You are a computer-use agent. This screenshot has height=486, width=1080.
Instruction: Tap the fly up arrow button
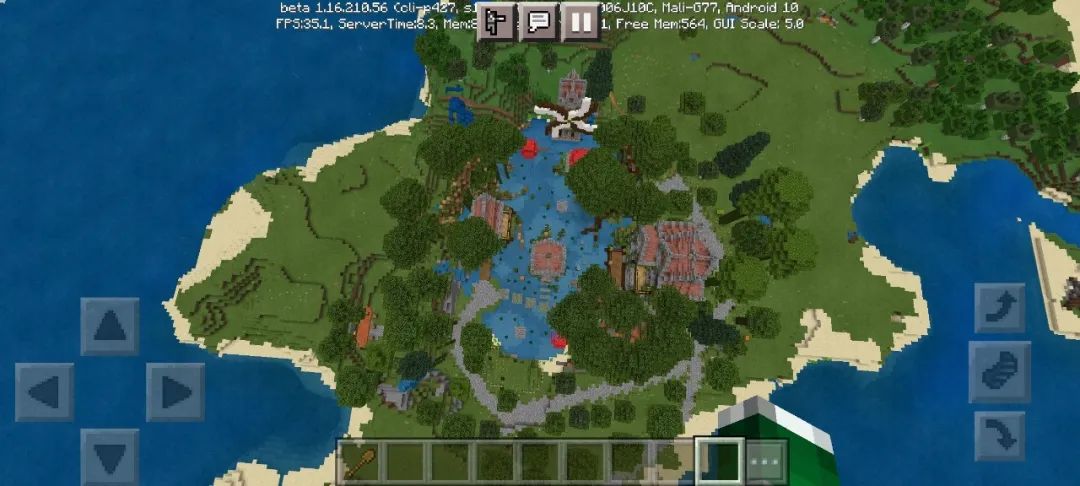[x=999, y=308]
